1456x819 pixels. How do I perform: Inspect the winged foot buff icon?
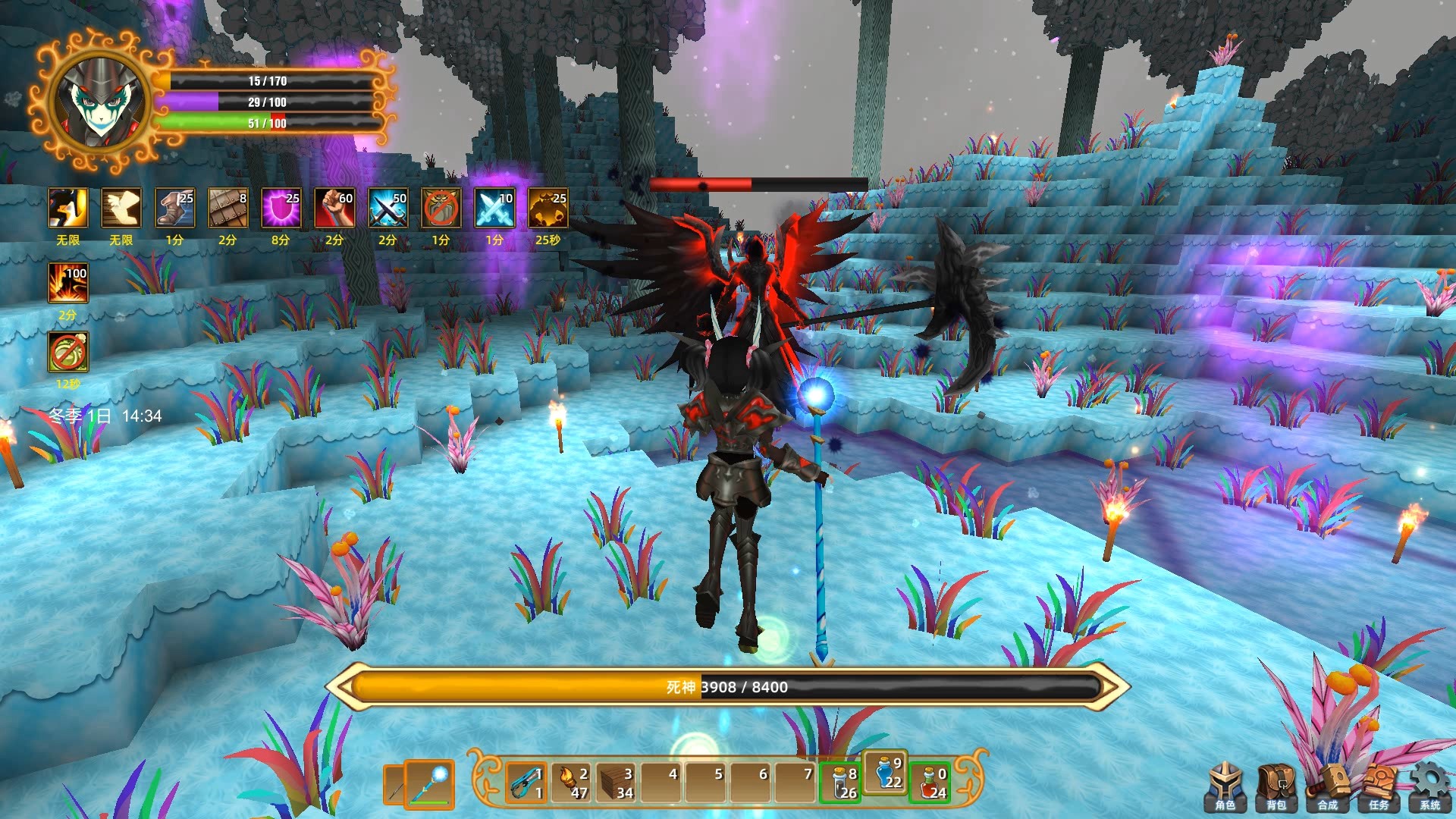click(x=121, y=209)
